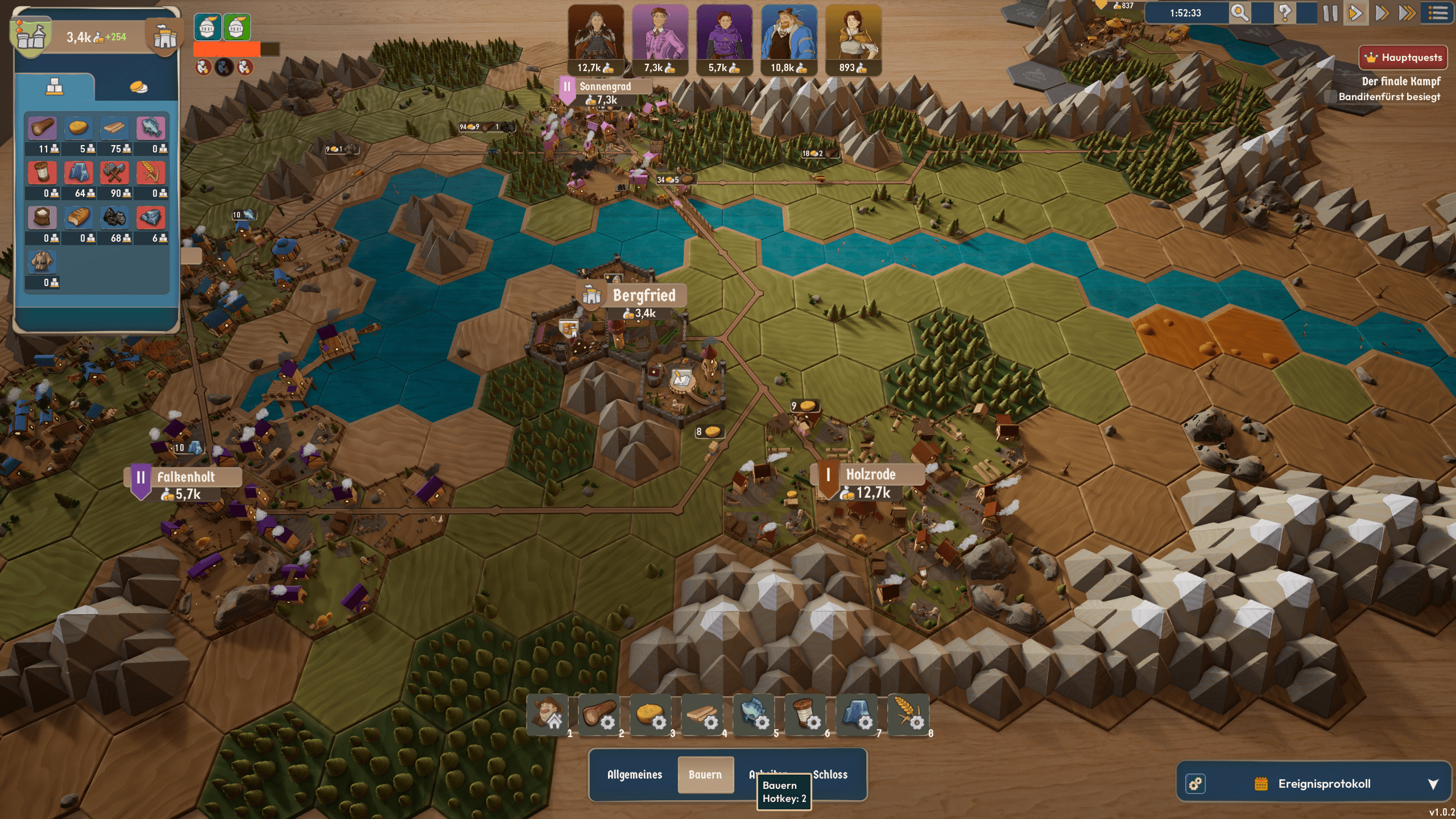
Task: Open the Hauptquests panel
Action: point(1403,57)
